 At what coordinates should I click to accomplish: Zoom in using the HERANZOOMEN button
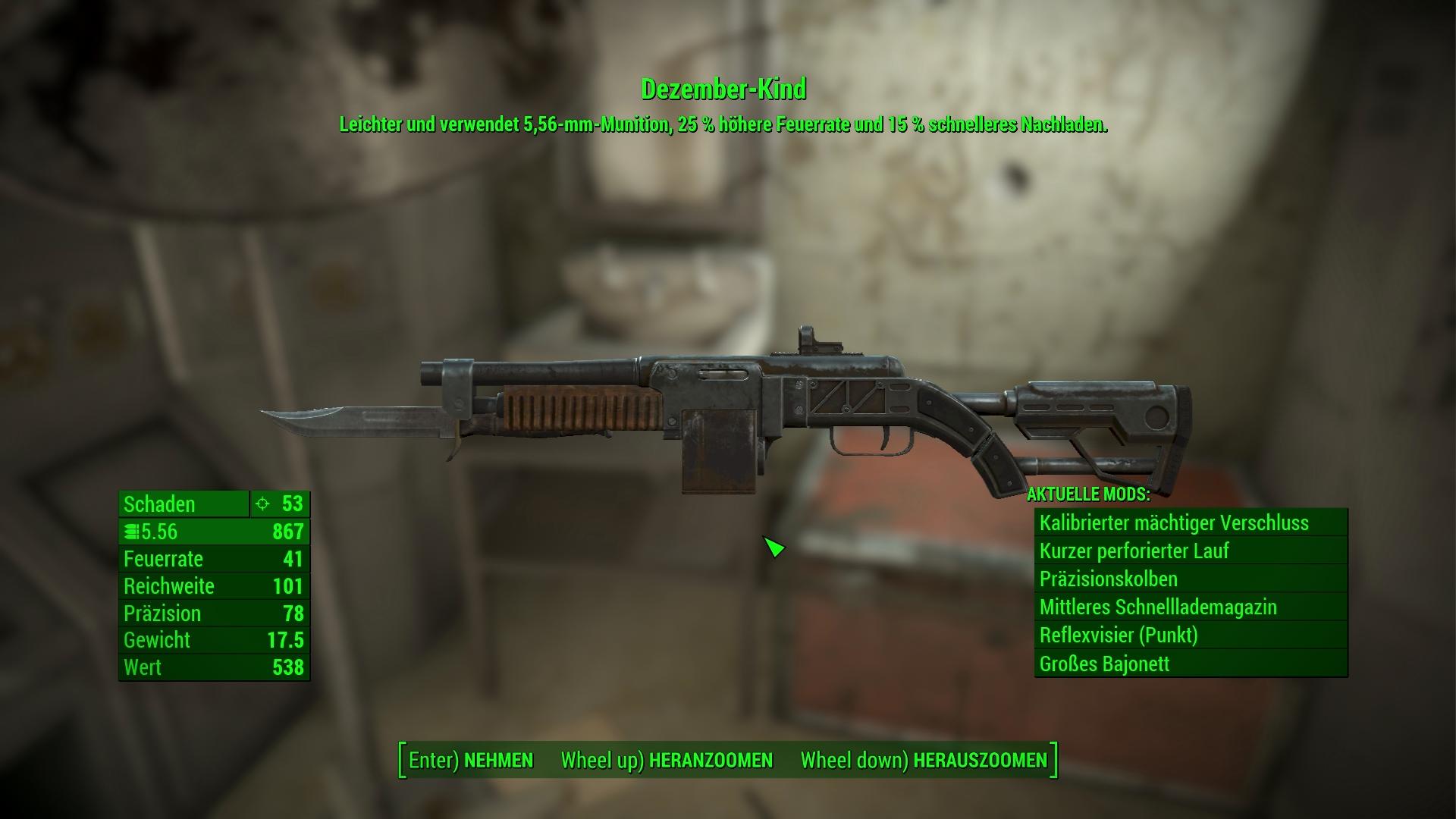[x=667, y=761]
